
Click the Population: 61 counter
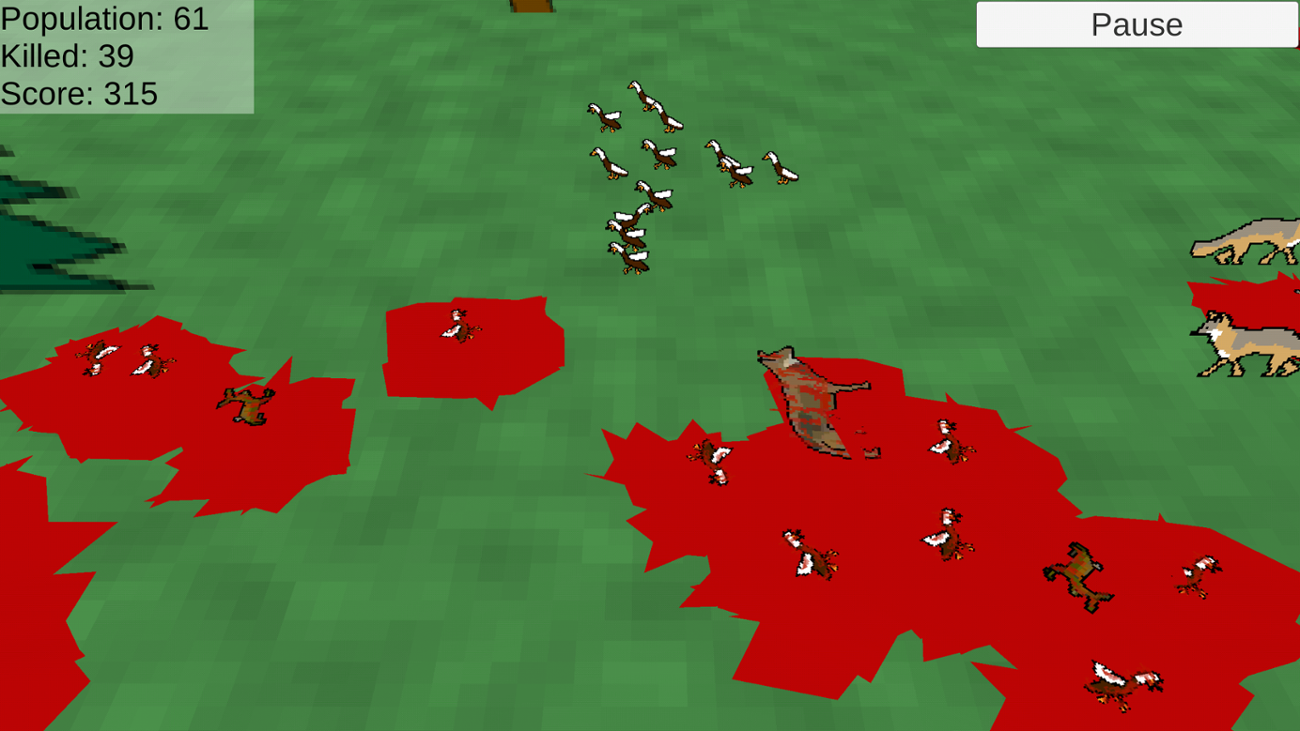coord(104,19)
